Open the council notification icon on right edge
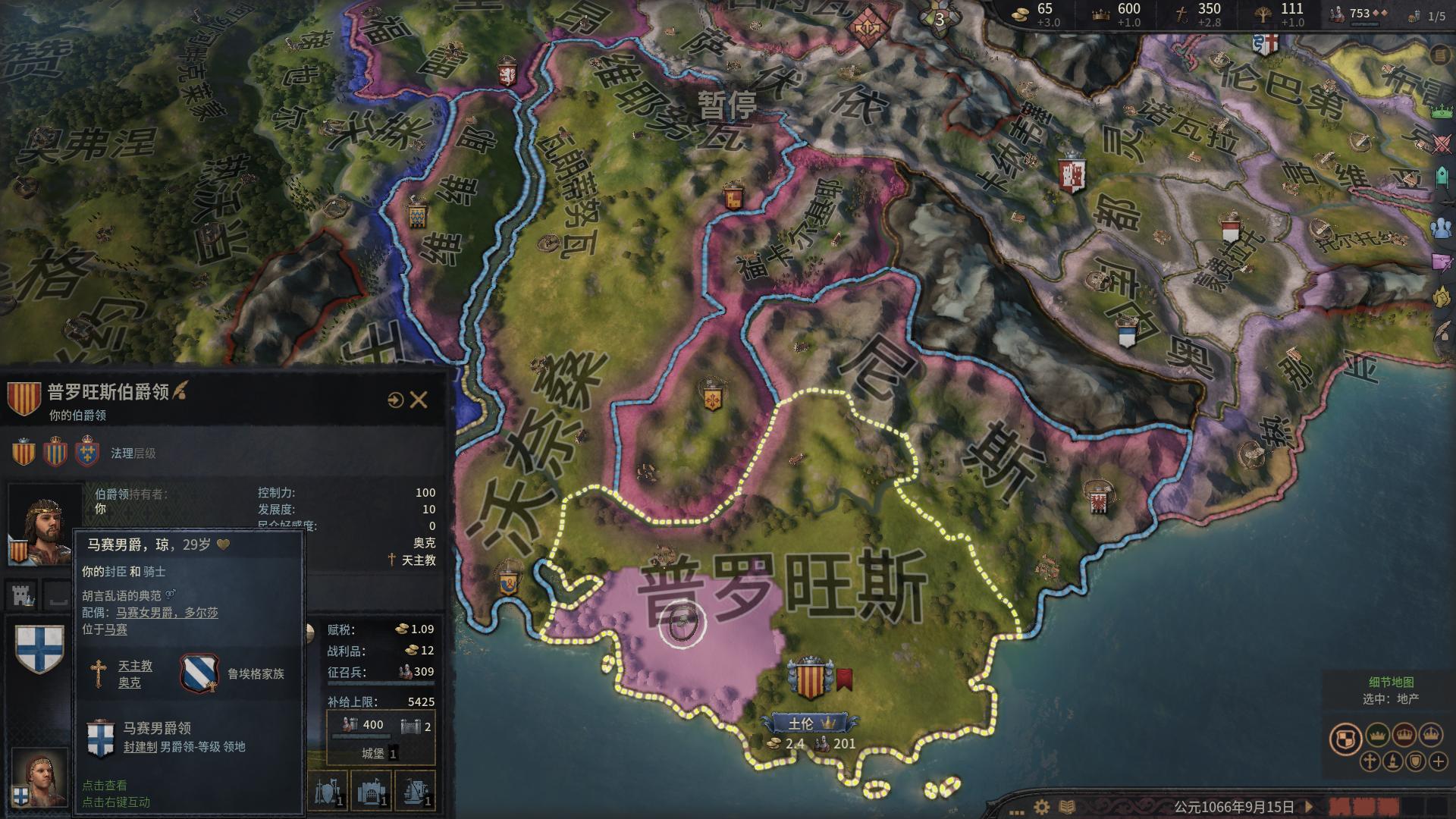The width and height of the screenshot is (1456, 819). point(1440,227)
